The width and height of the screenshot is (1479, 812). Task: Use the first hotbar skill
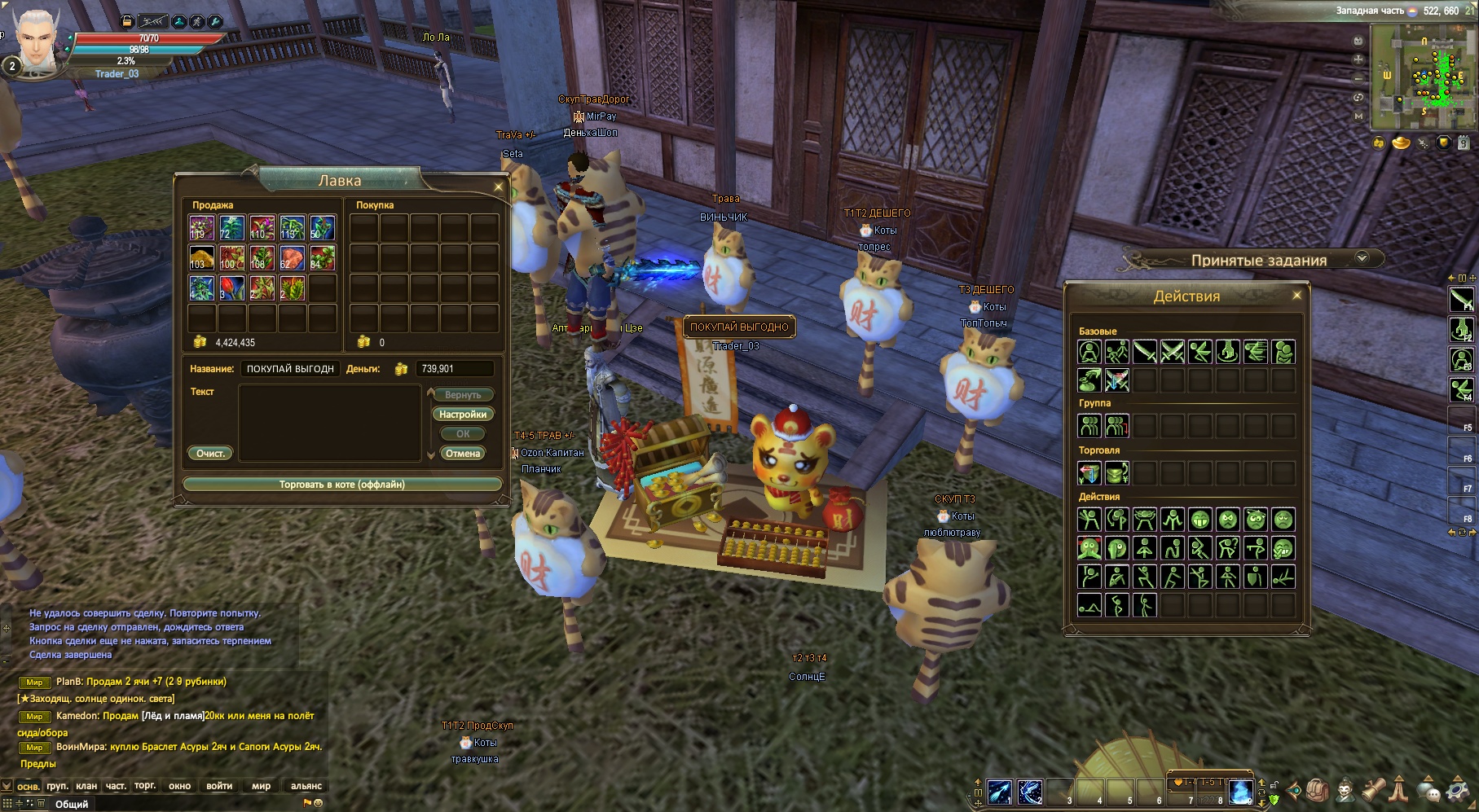[1000, 791]
